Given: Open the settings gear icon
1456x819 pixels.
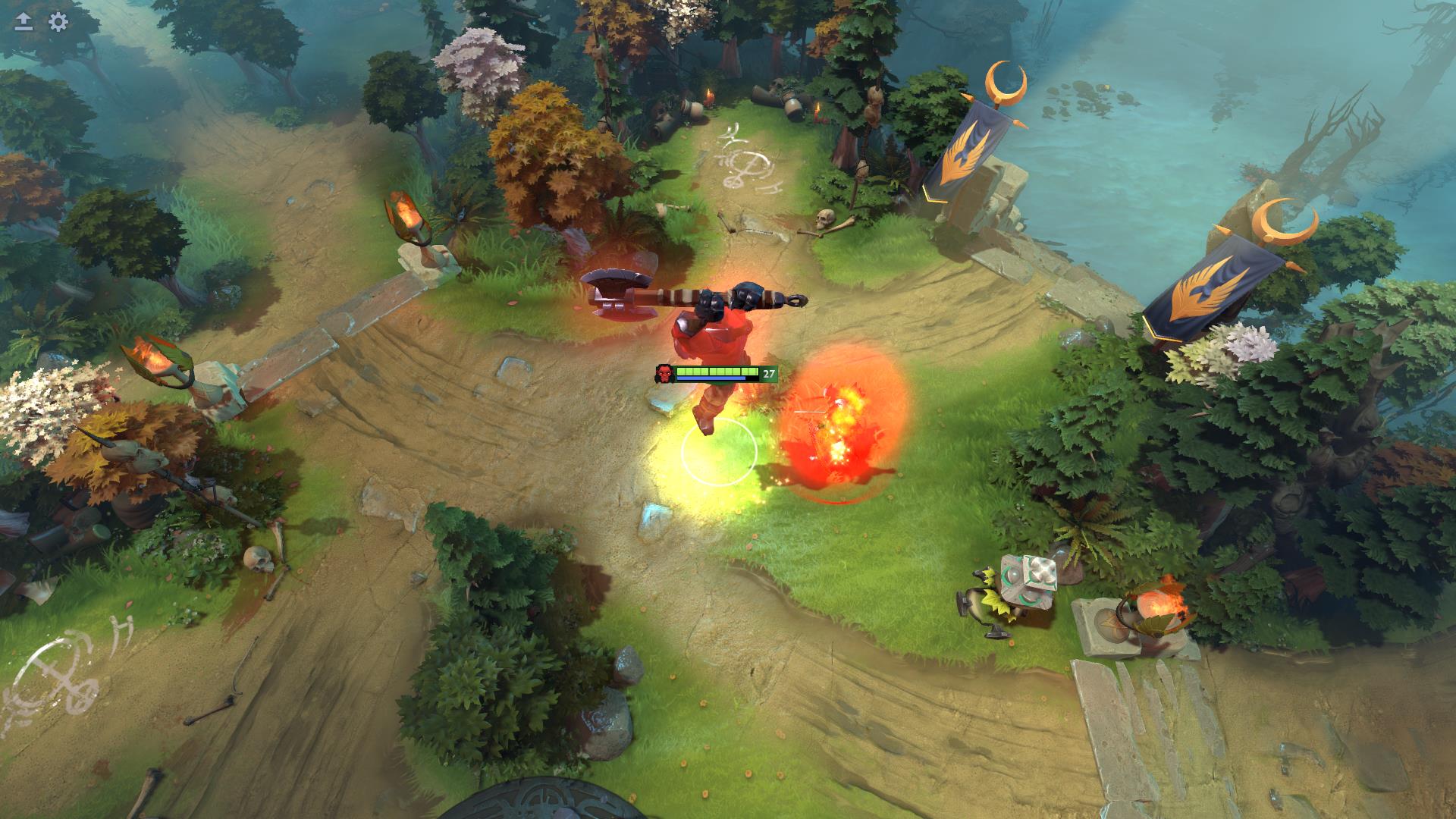Looking at the screenshot, I should (58, 22).
